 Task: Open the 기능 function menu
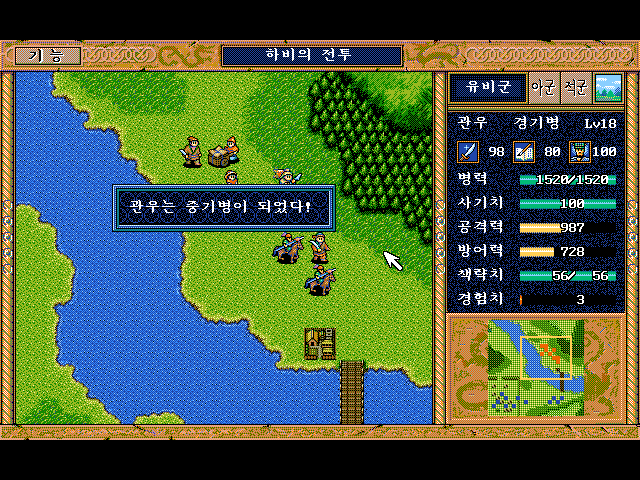(x=48, y=56)
